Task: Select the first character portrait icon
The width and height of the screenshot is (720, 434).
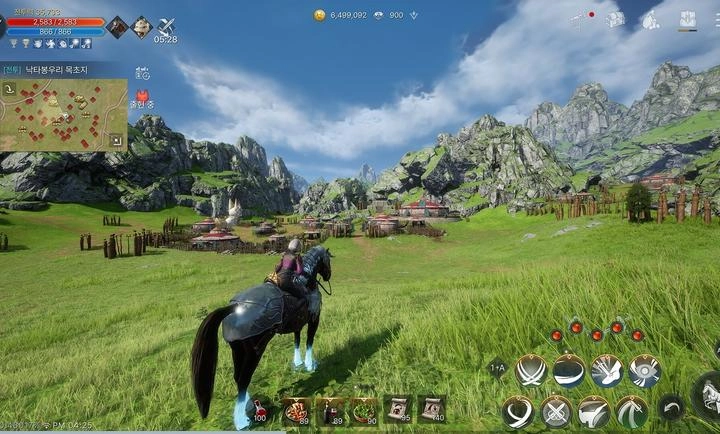Action: [117, 26]
